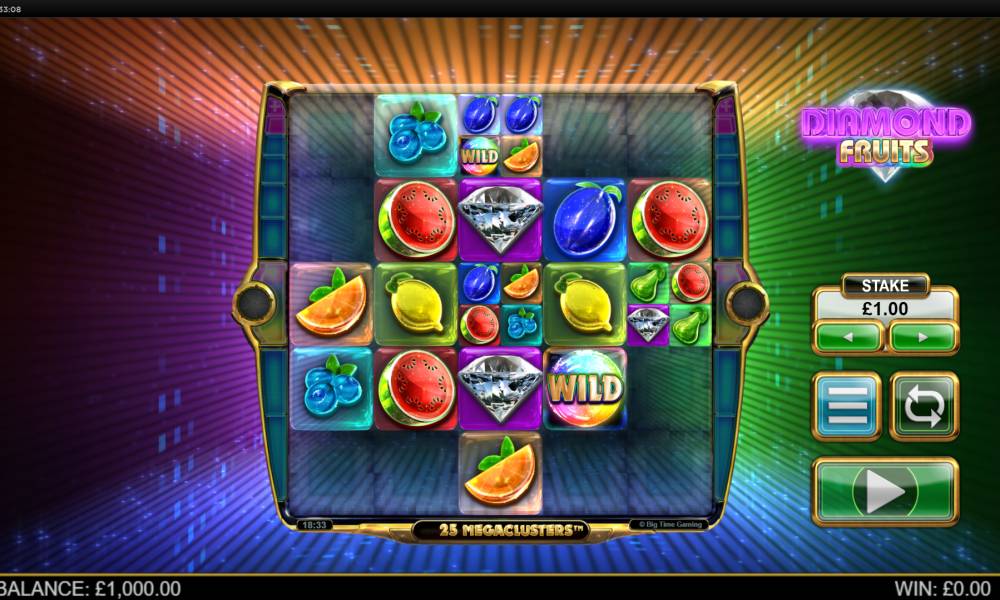Open the blue hamburger menu
Viewport: 1000px width, 600px height.
(846, 406)
